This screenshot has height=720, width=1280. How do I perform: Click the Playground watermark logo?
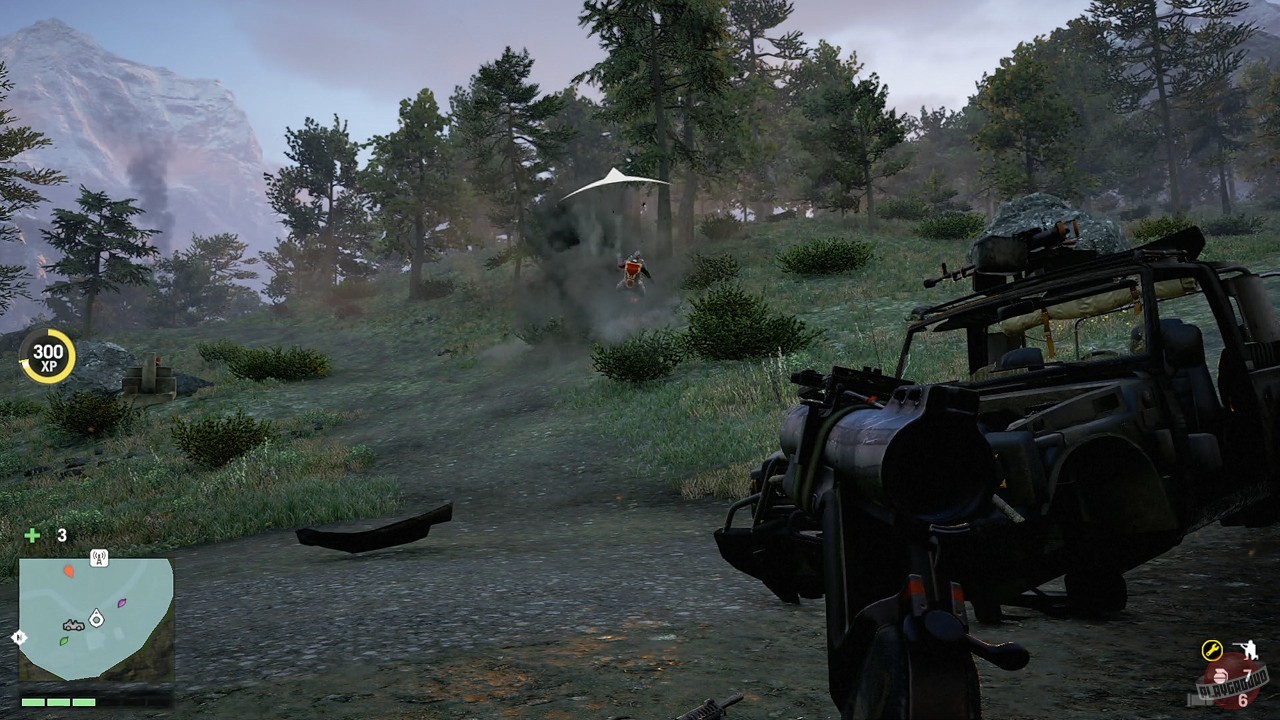point(1233,686)
